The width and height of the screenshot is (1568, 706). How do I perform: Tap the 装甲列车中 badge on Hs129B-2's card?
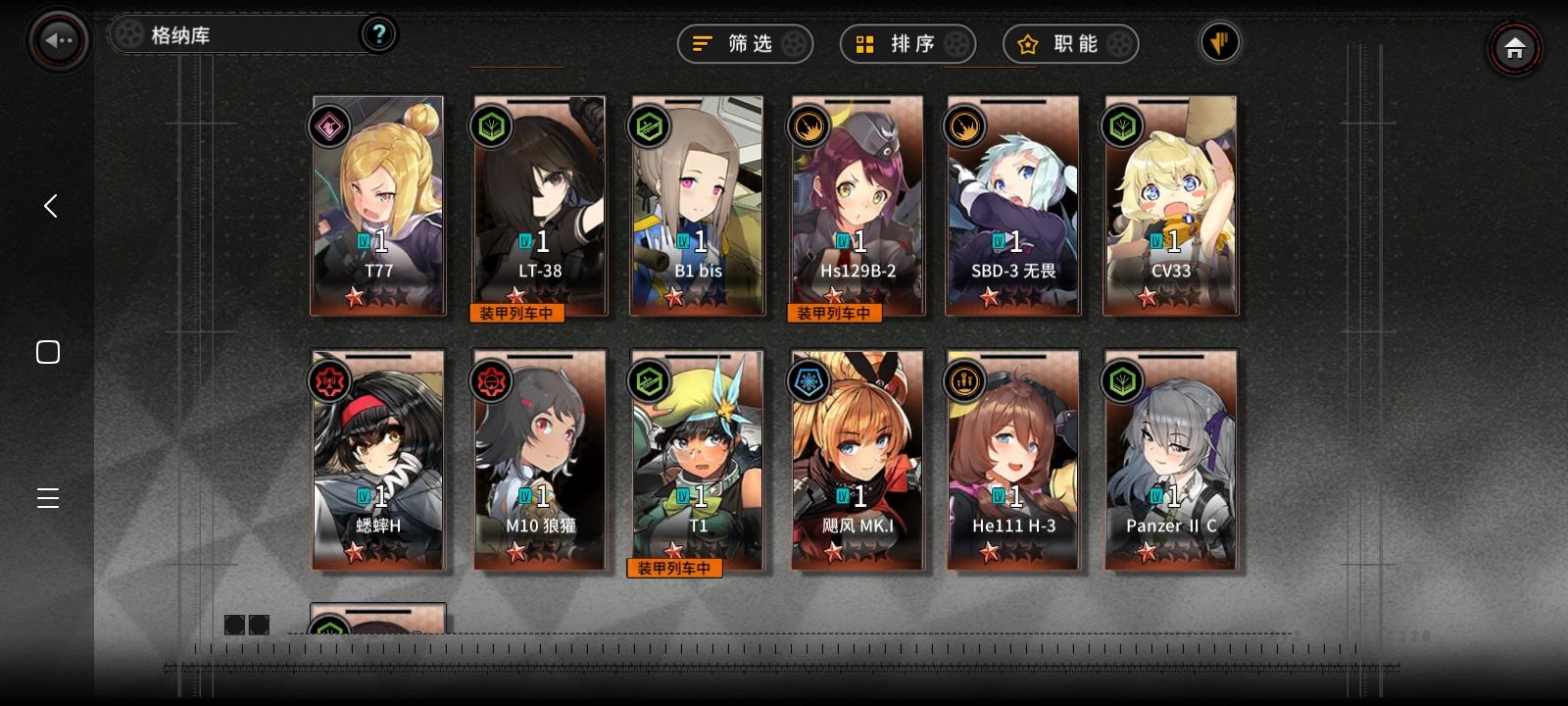tap(834, 312)
